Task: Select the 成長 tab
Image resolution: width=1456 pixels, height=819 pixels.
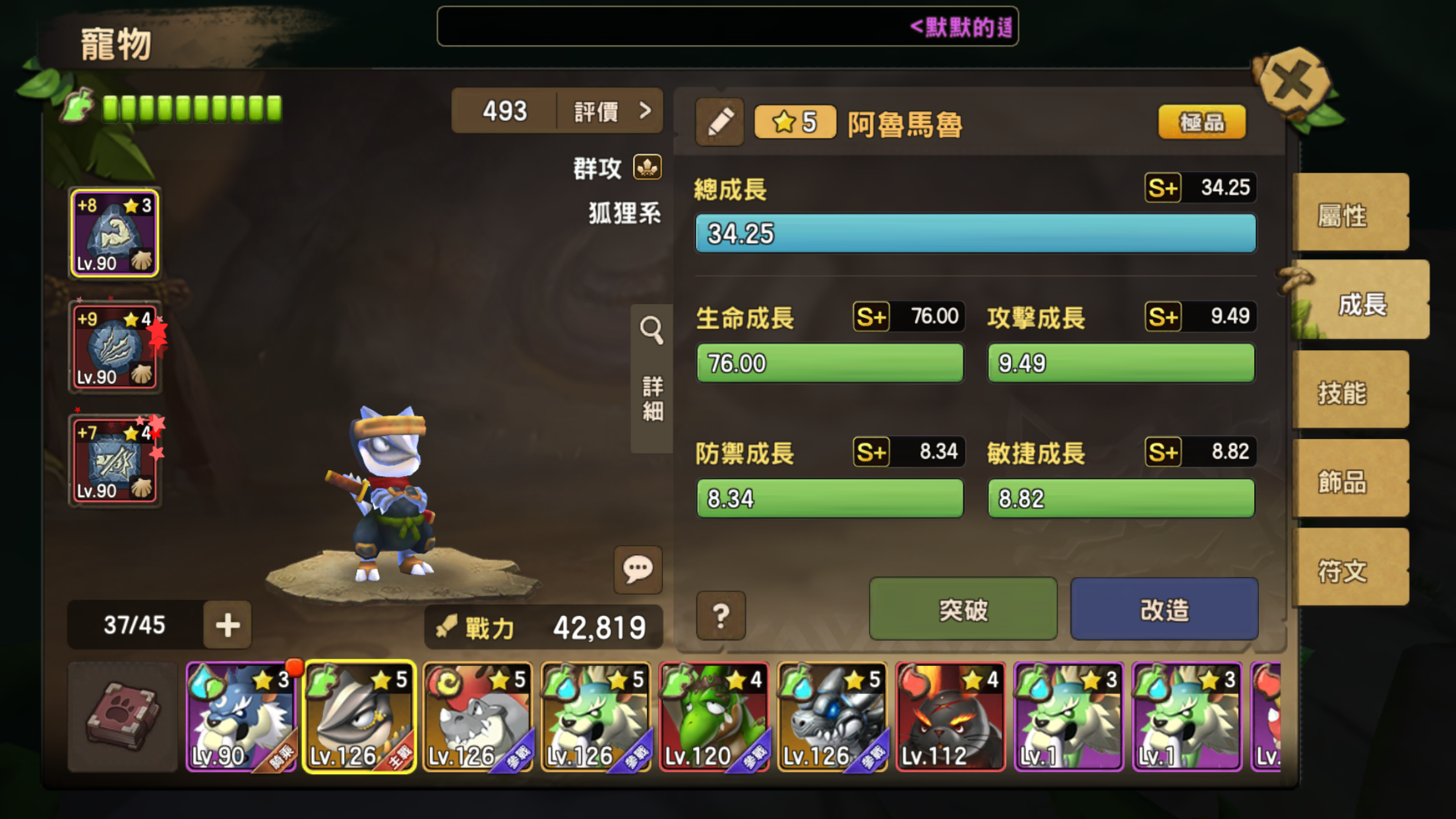Action: tap(1360, 304)
